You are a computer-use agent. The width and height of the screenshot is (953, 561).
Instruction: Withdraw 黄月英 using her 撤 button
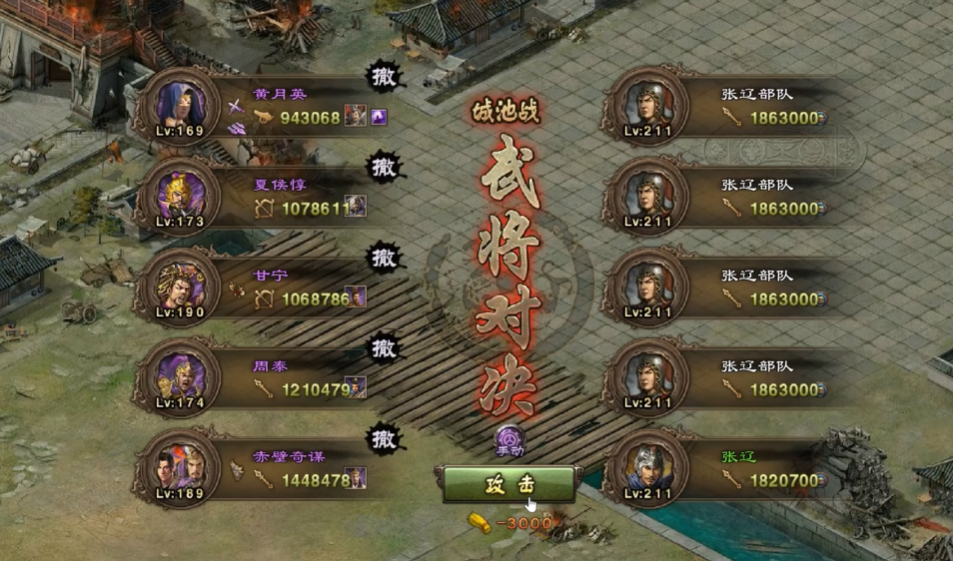click(x=384, y=77)
